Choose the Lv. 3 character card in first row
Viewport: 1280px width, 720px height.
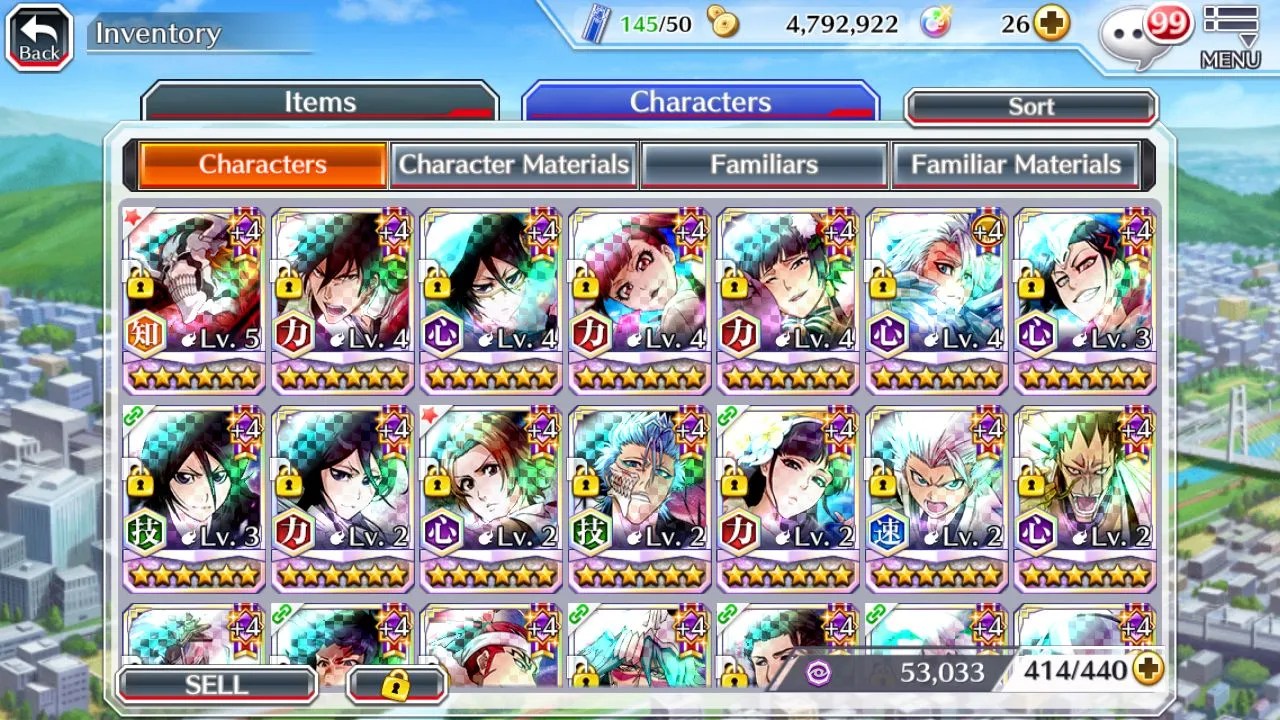[x=1085, y=300]
